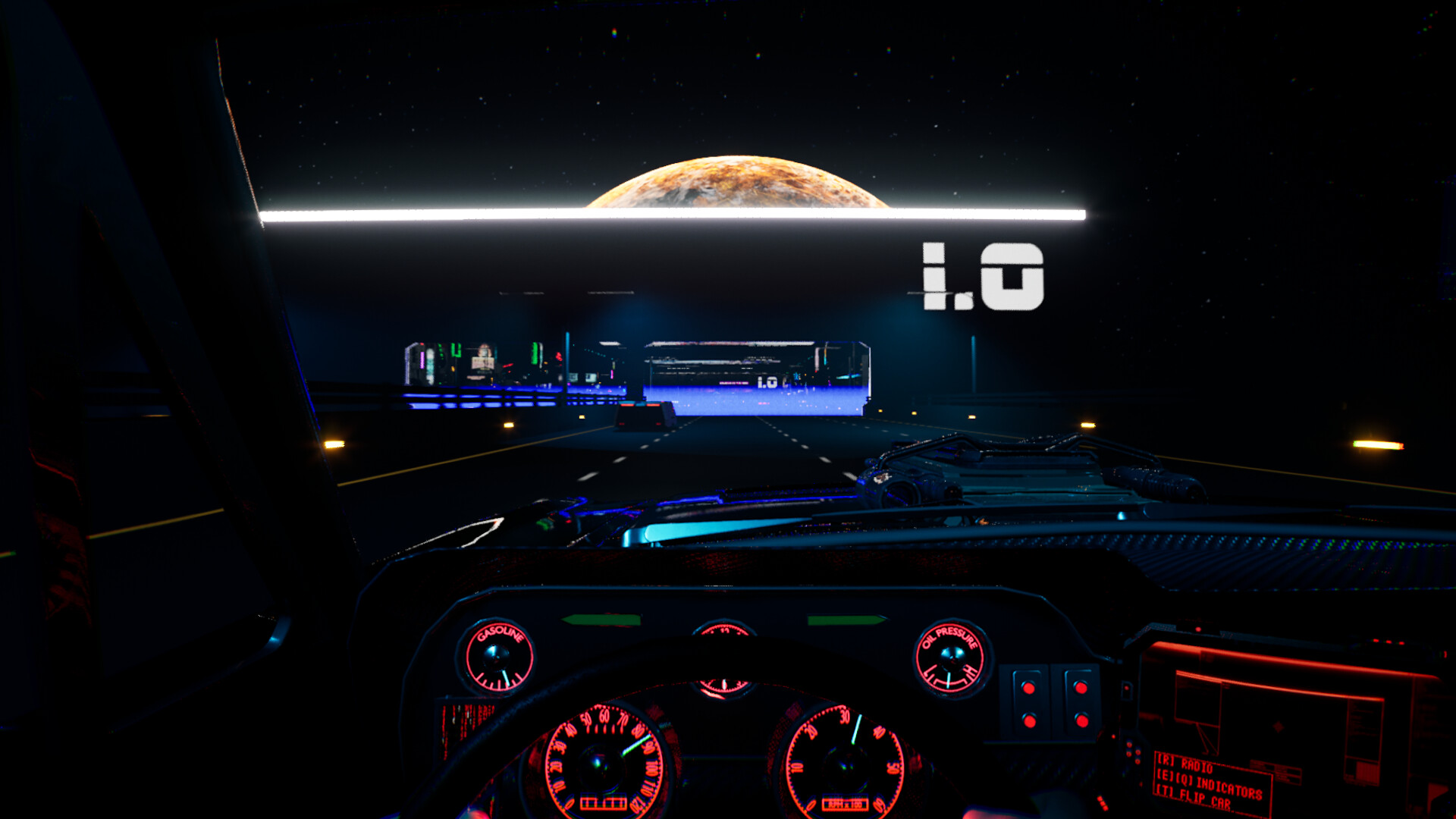This screenshot has height=819, width=1456.
Task: Click the left green turn signal arrow
Action: 603,620
